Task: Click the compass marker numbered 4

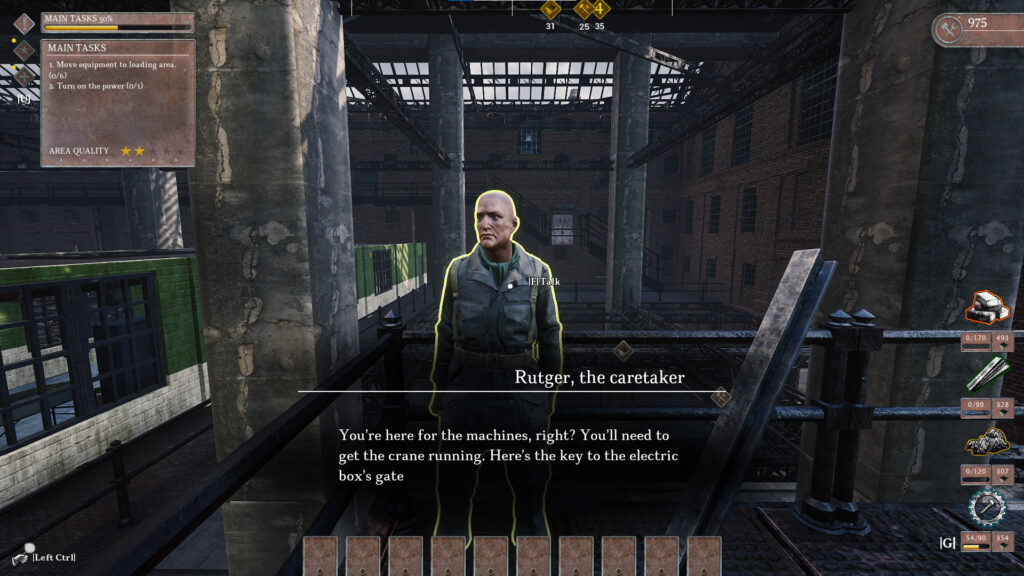Action: [x=599, y=10]
